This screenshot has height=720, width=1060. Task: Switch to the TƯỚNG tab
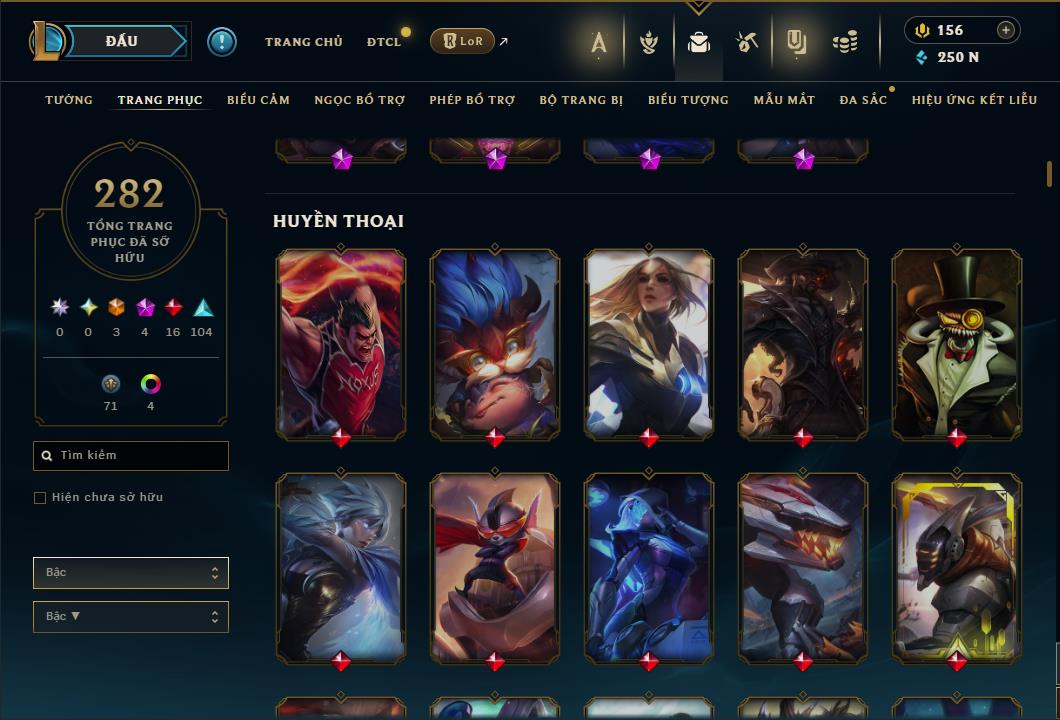tap(69, 100)
